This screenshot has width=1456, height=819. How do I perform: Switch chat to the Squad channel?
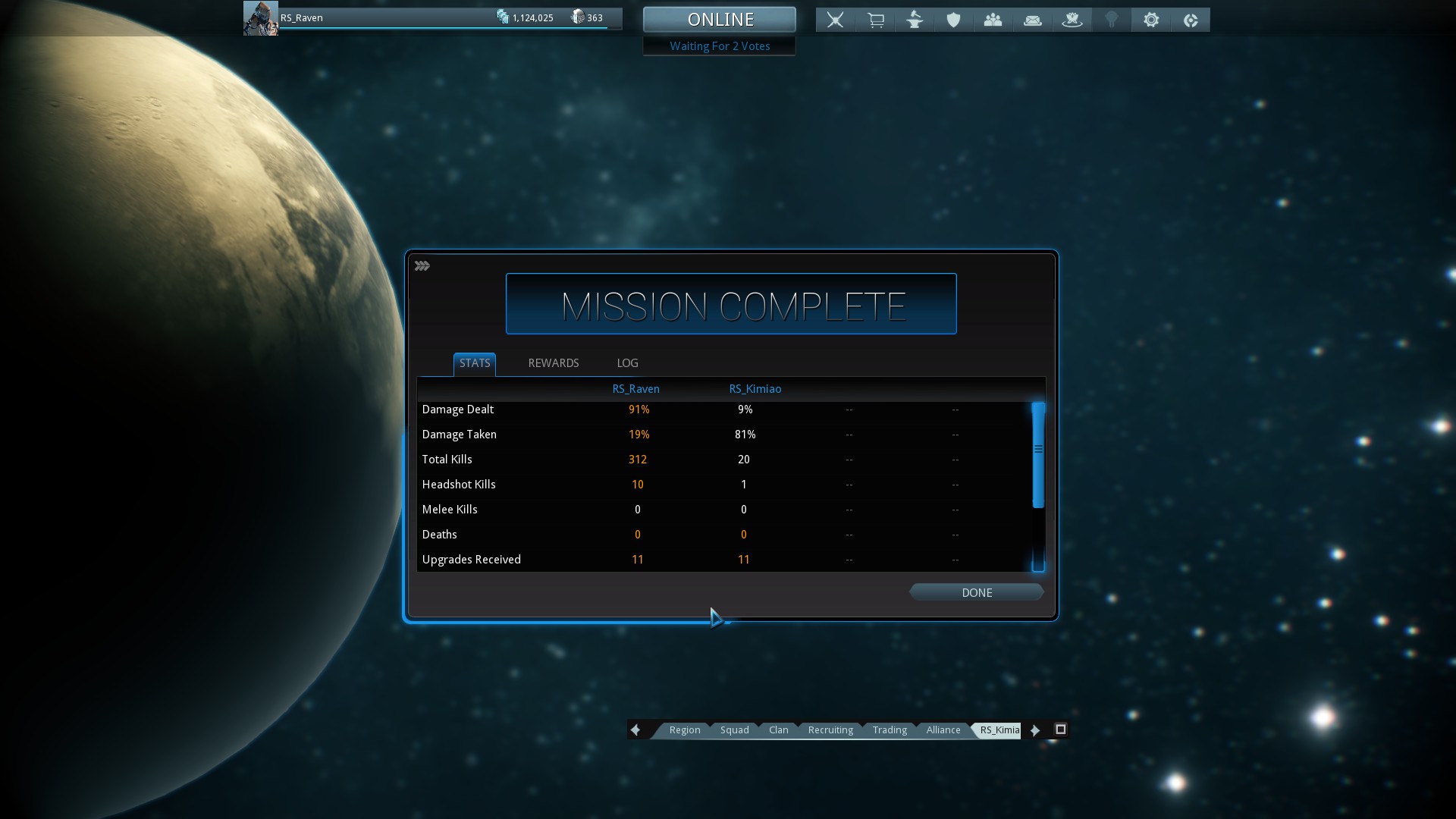(x=734, y=730)
